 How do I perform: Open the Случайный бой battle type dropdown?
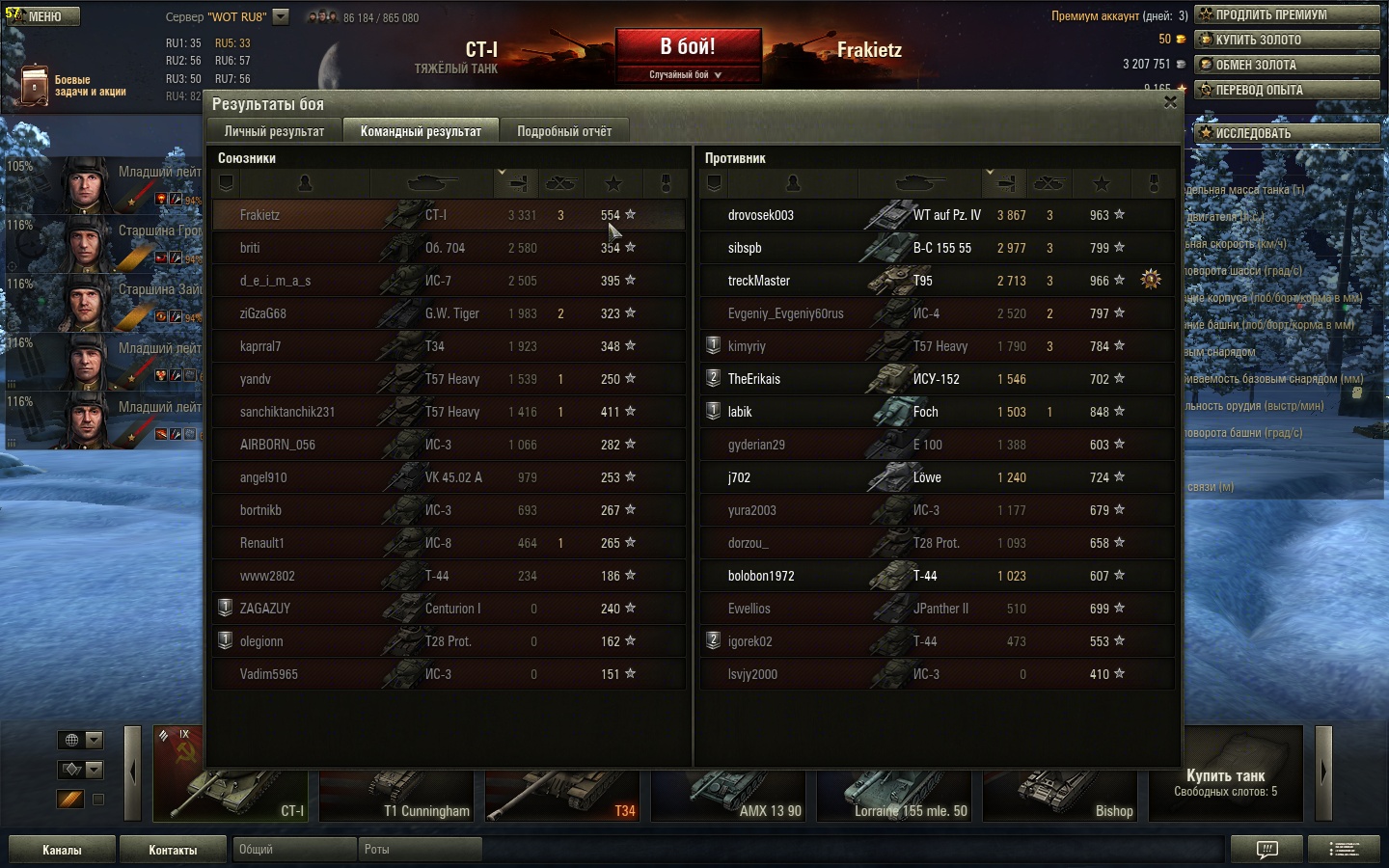click(x=687, y=74)
